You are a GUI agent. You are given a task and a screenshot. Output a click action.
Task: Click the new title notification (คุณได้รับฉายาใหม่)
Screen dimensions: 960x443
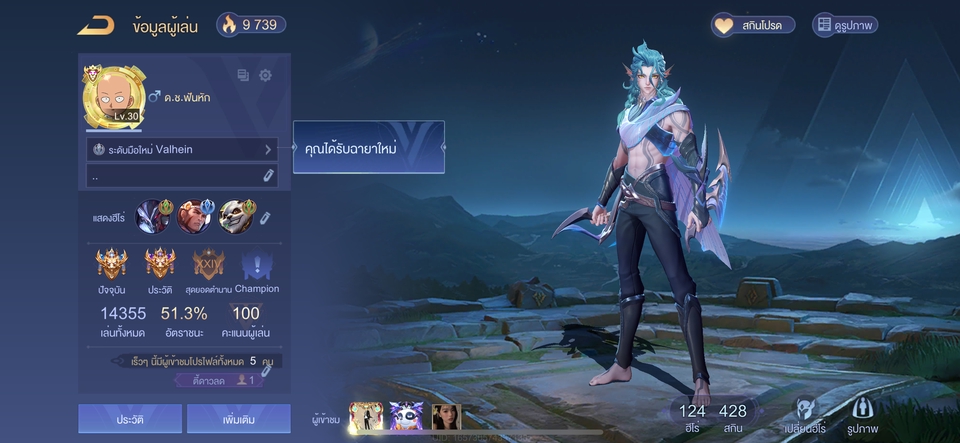coord(368,148)
